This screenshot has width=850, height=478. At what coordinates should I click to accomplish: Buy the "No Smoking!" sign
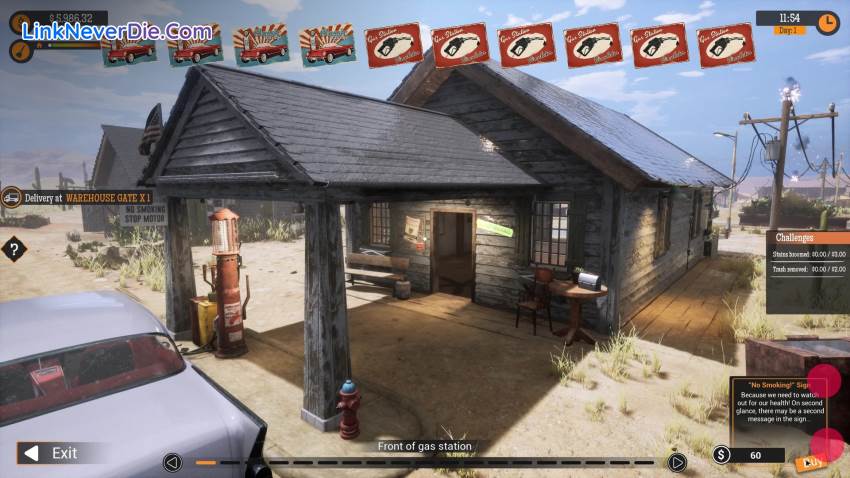pos(808,462)
